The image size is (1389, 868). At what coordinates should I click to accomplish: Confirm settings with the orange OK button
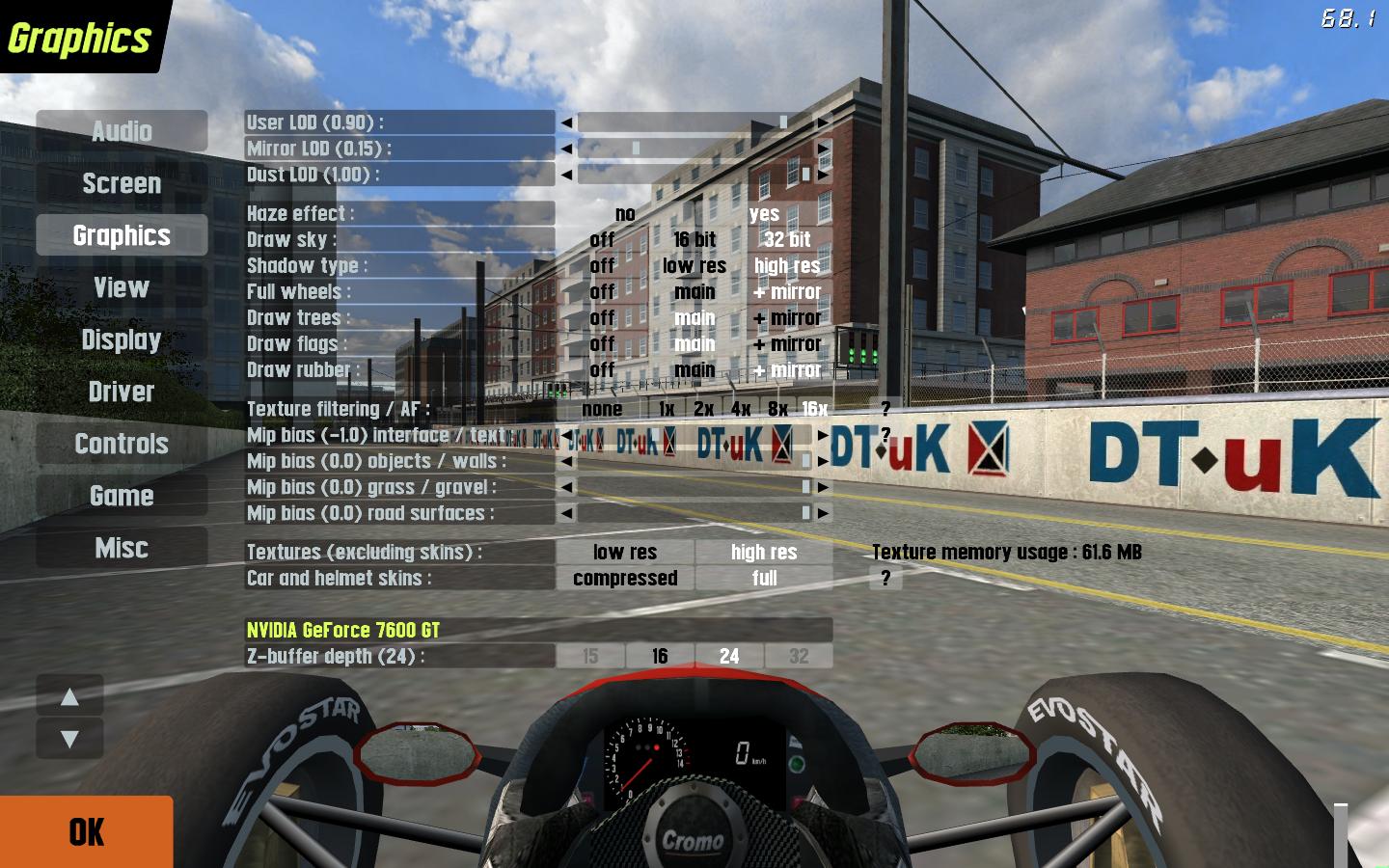pyautogui.click(x=86, y=831)
